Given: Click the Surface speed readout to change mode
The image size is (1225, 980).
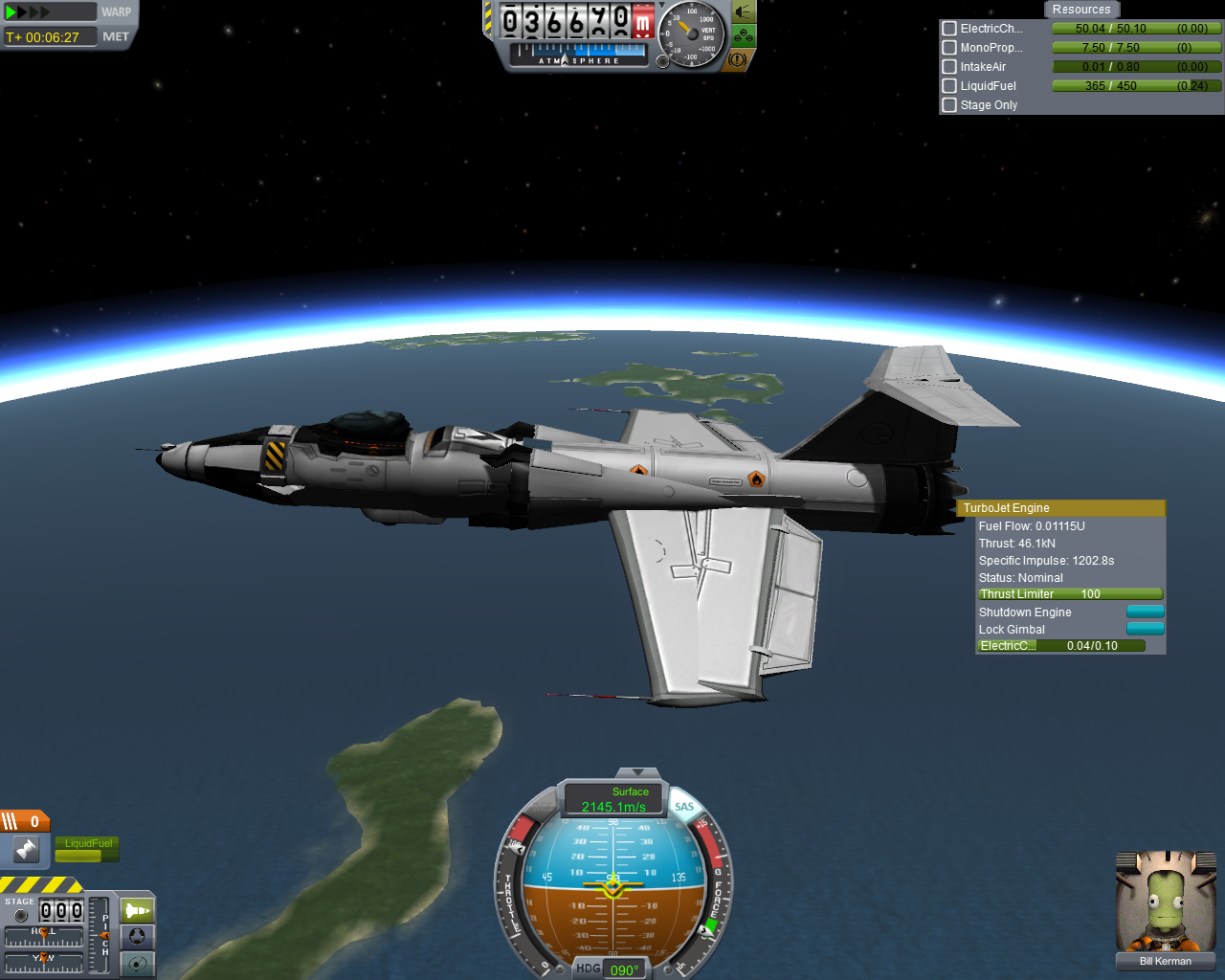Looking at the screenshot, I should tap(613, 800).
